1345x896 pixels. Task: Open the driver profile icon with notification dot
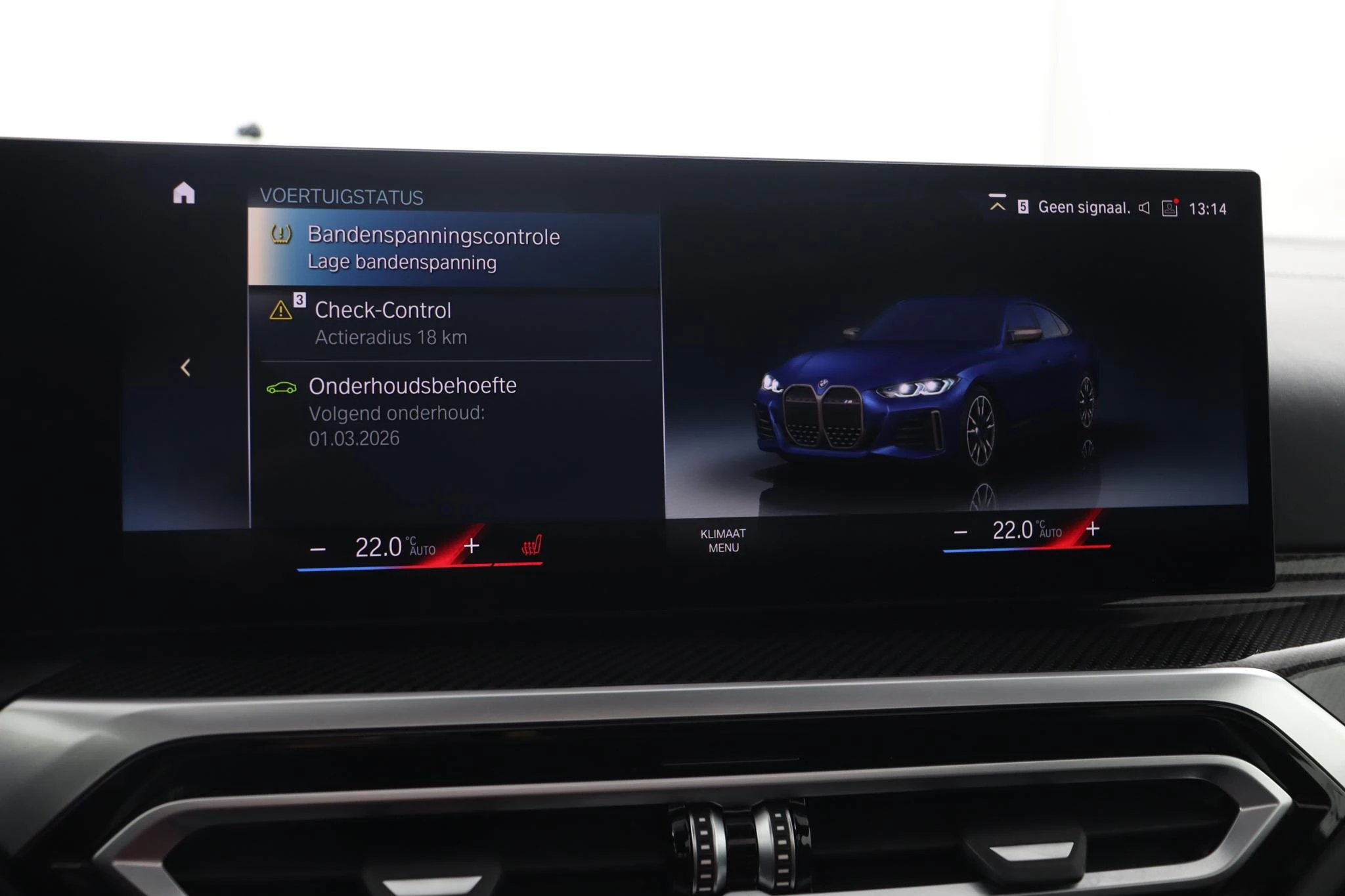[x=1170, y=207]
